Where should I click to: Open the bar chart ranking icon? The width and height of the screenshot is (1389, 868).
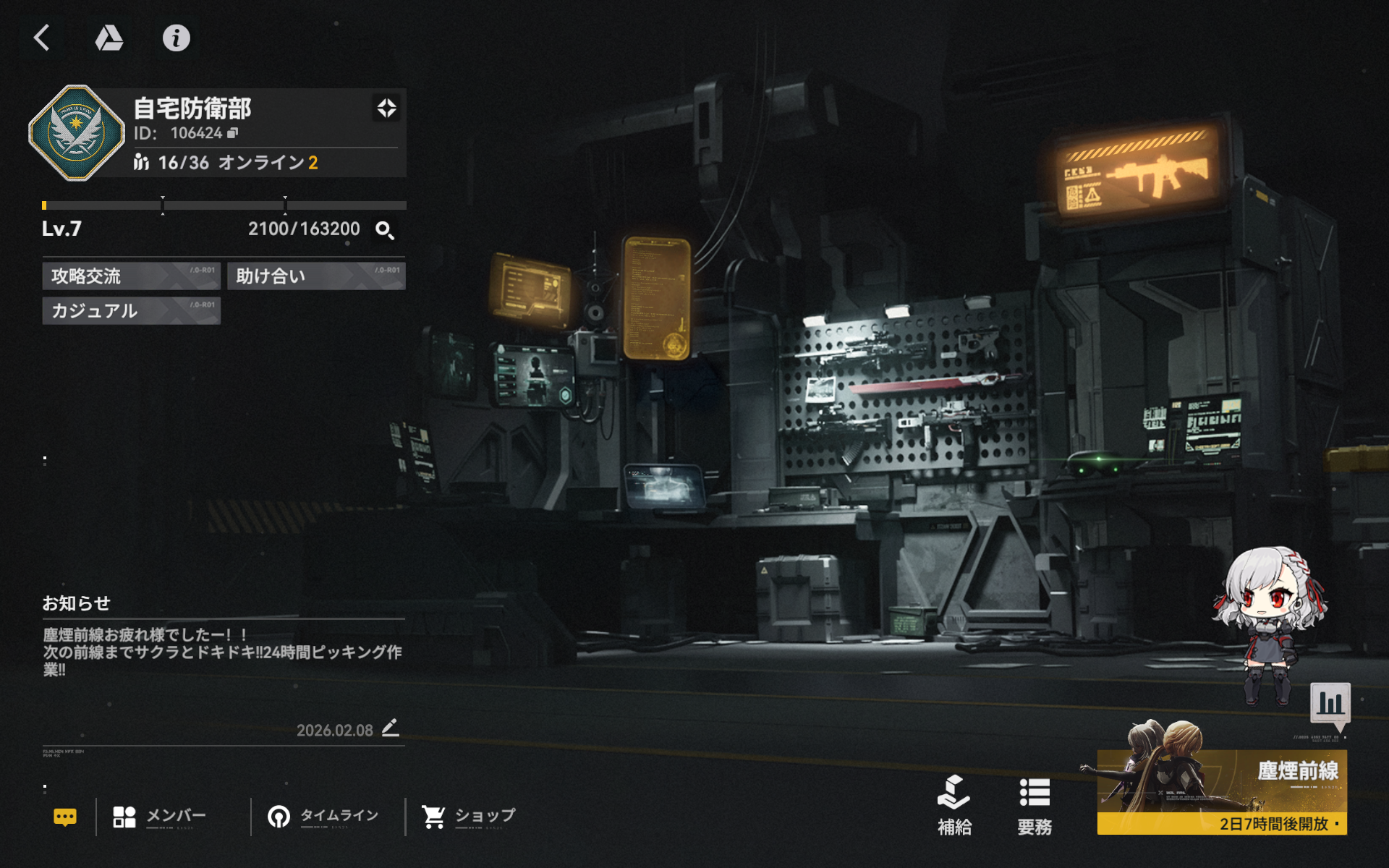(x=1330, y=702)
